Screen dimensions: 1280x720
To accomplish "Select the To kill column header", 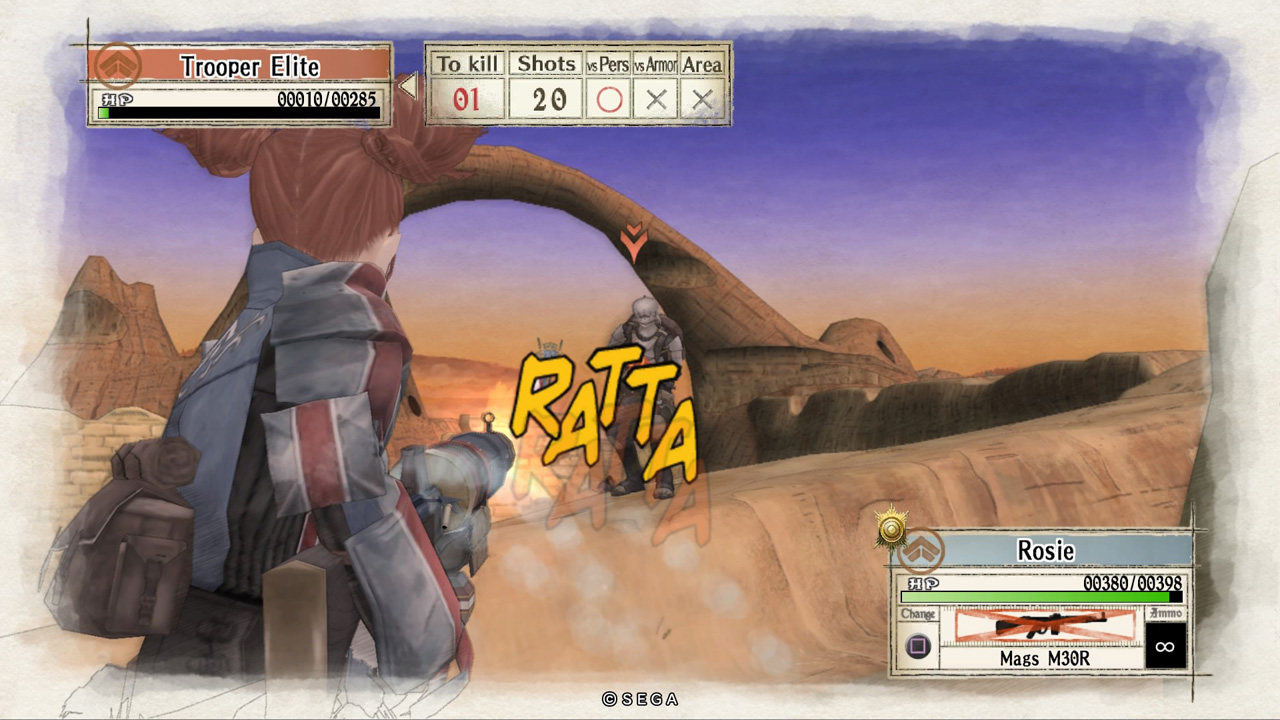I will 466,63.
